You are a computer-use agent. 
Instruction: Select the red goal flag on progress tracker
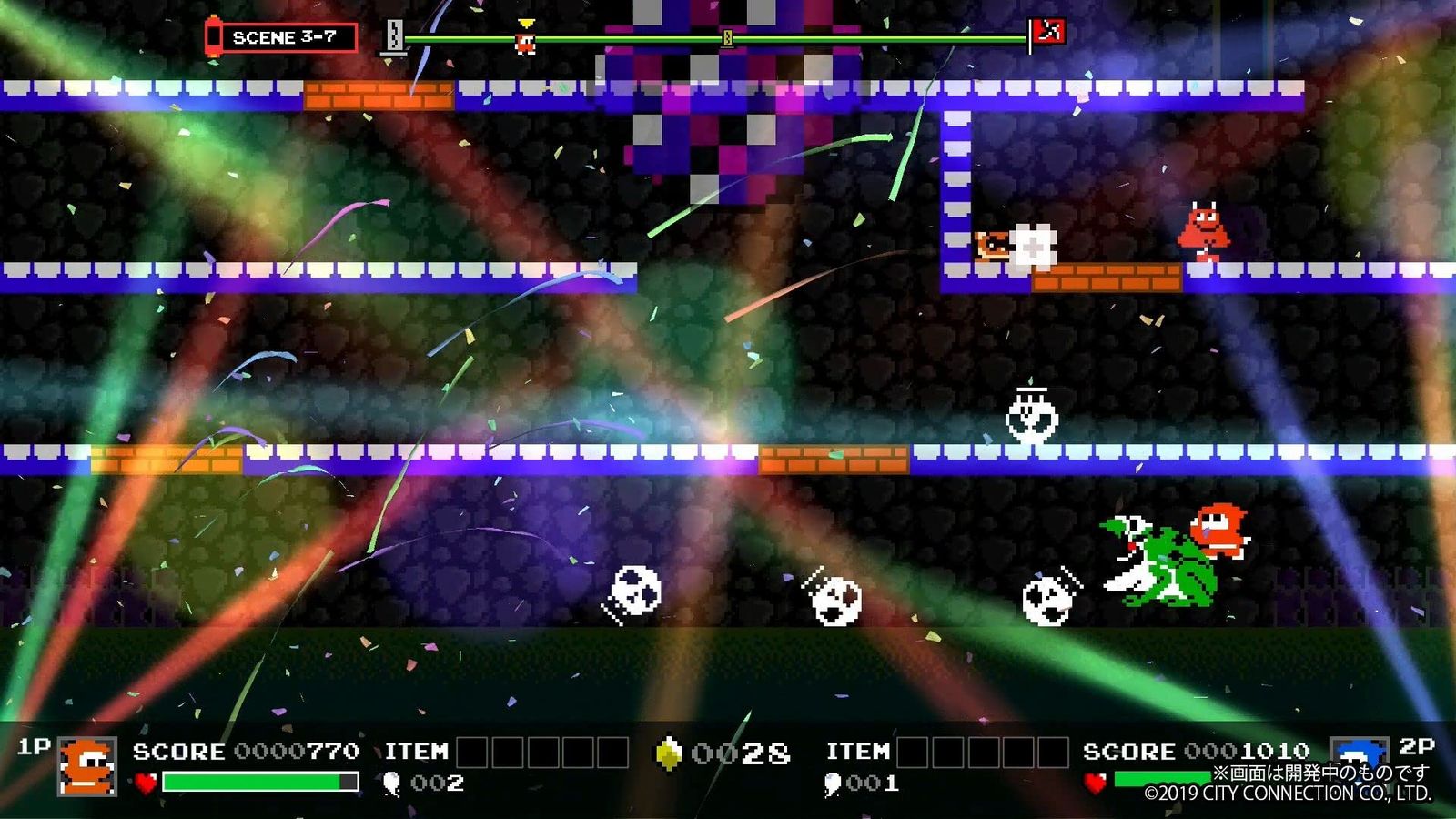click(x=1048, y=32)
